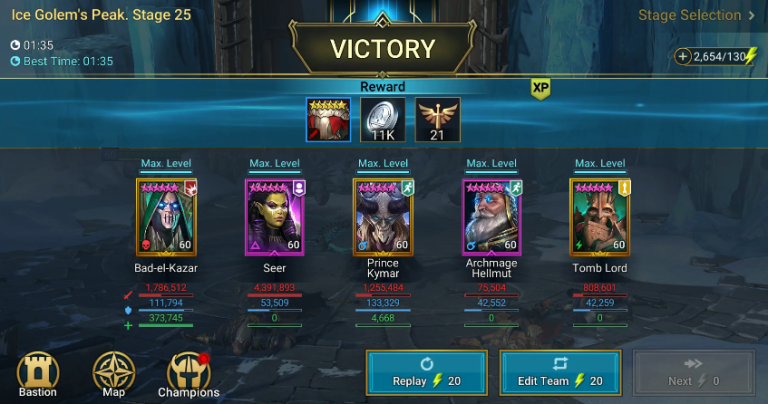
Task: Inspect the winged emblem reward of 21
Action: click(x=437, y=120)
